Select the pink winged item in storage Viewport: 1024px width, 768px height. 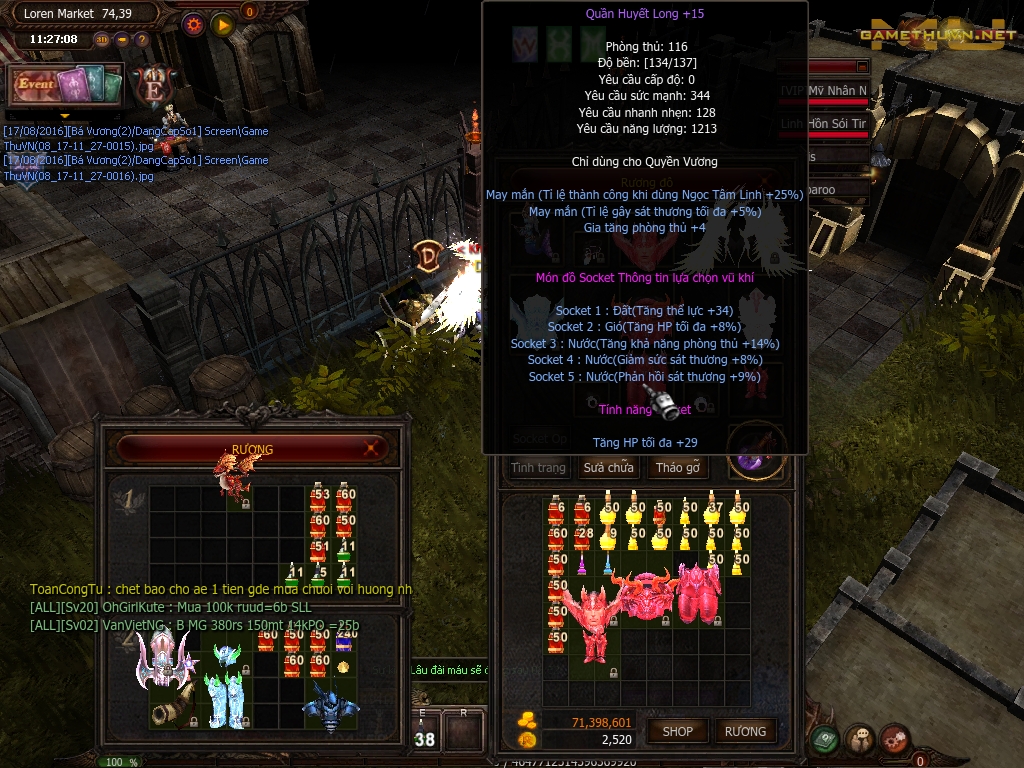click(163, 659)
